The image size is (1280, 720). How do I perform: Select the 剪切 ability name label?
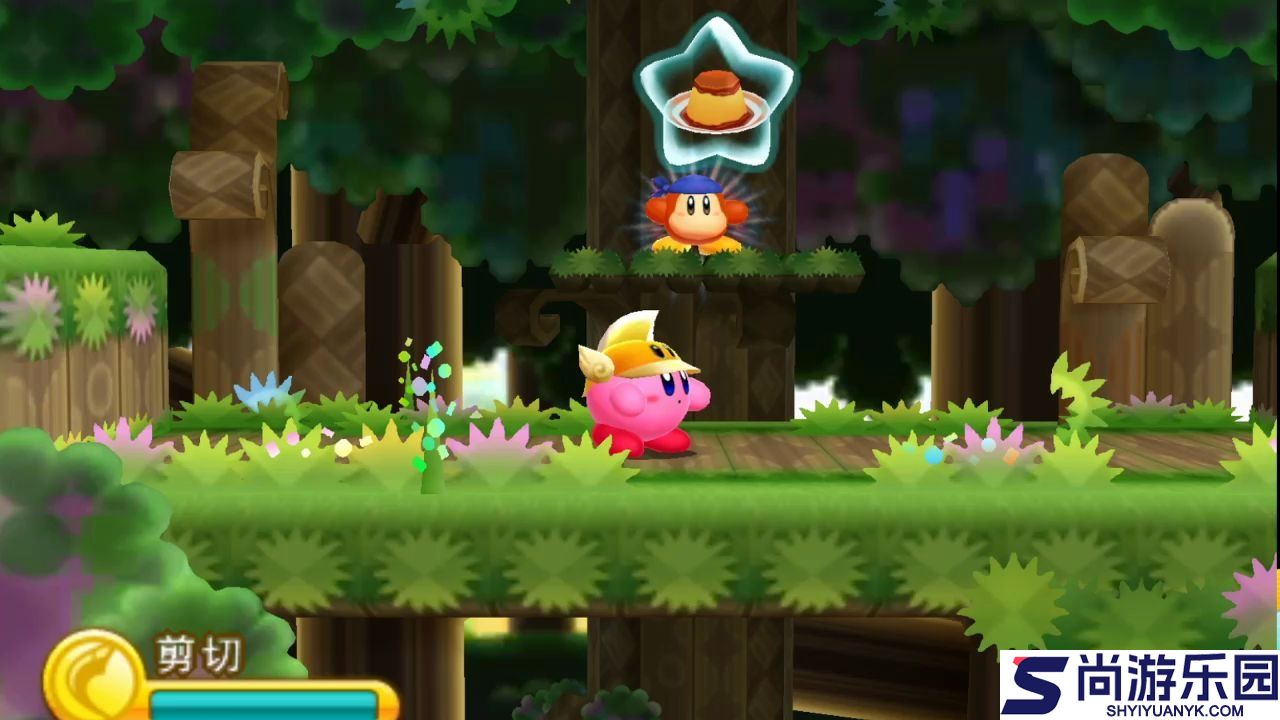click(198, 655)
